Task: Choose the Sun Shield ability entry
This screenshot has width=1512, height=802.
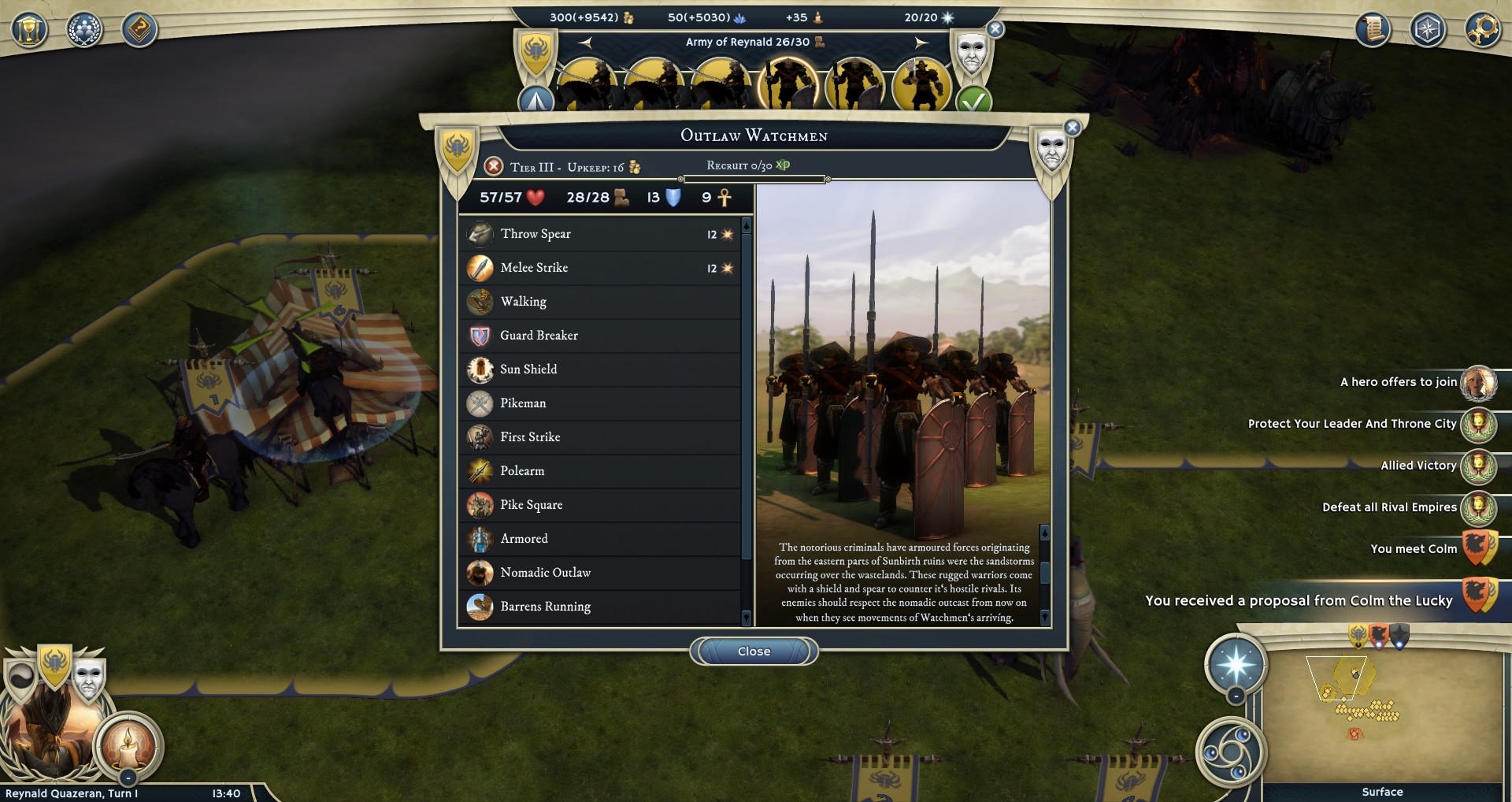Action: coord(600,369)
